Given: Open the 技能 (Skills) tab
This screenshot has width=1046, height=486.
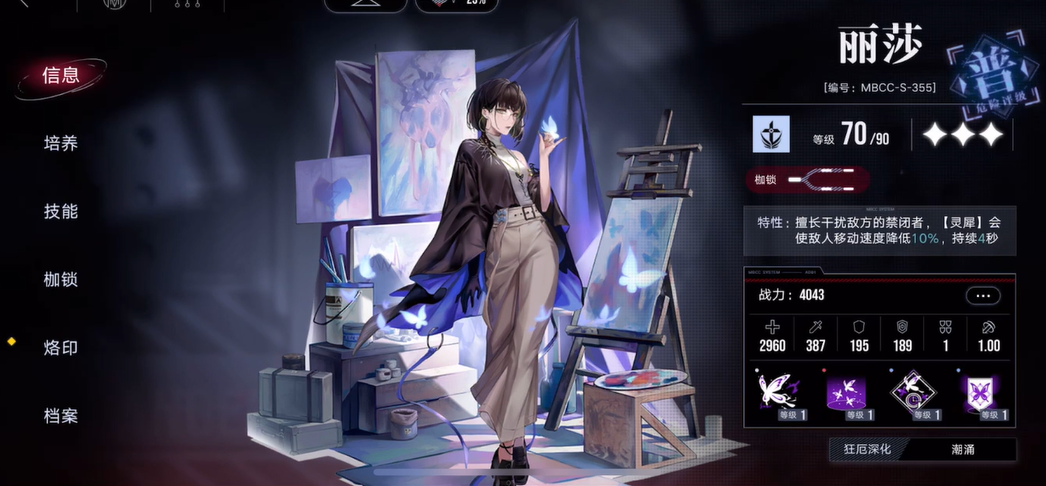Looking at the screenshot, I should (x=60, y=211).
